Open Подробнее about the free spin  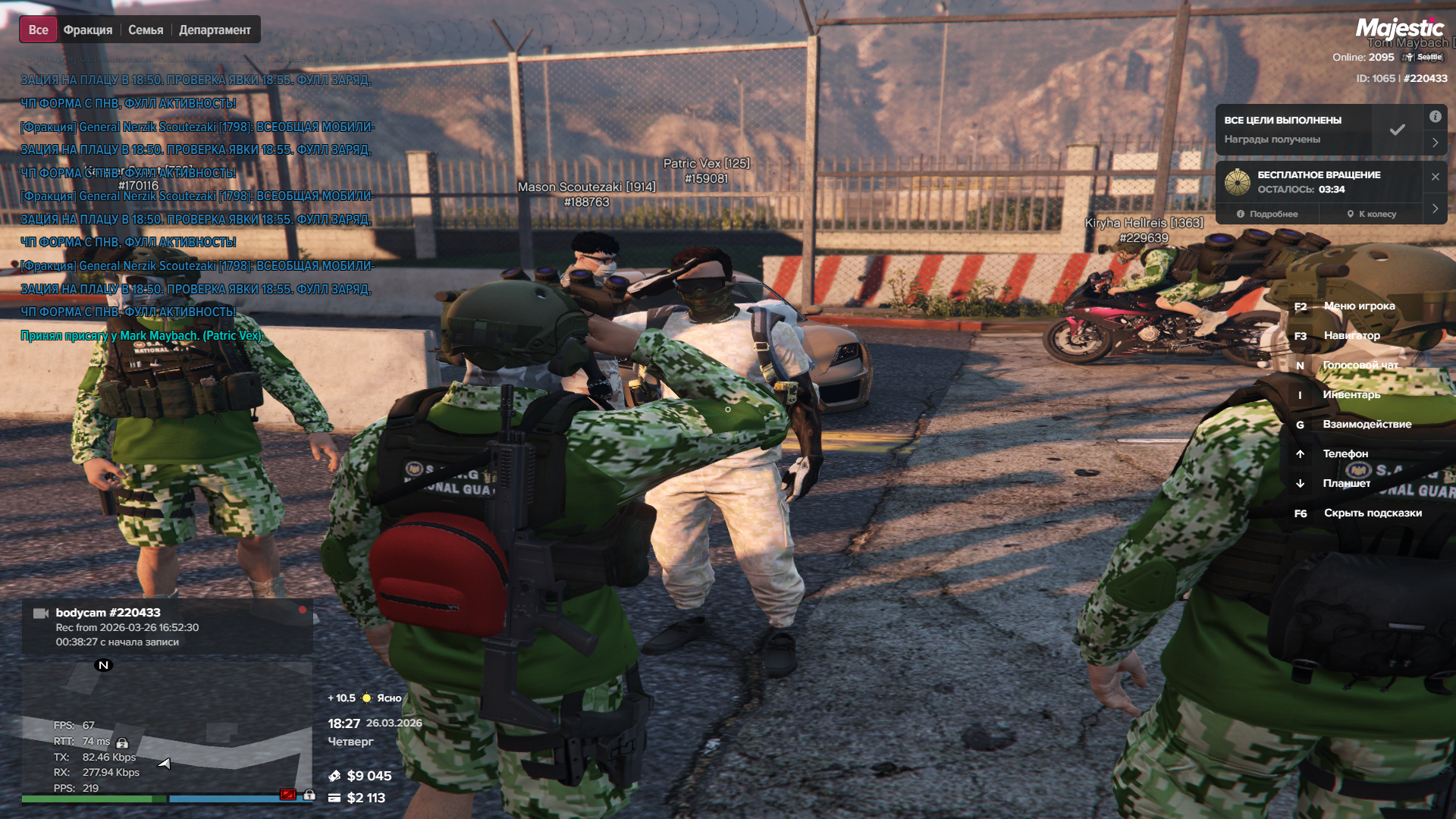(1267, 215)
